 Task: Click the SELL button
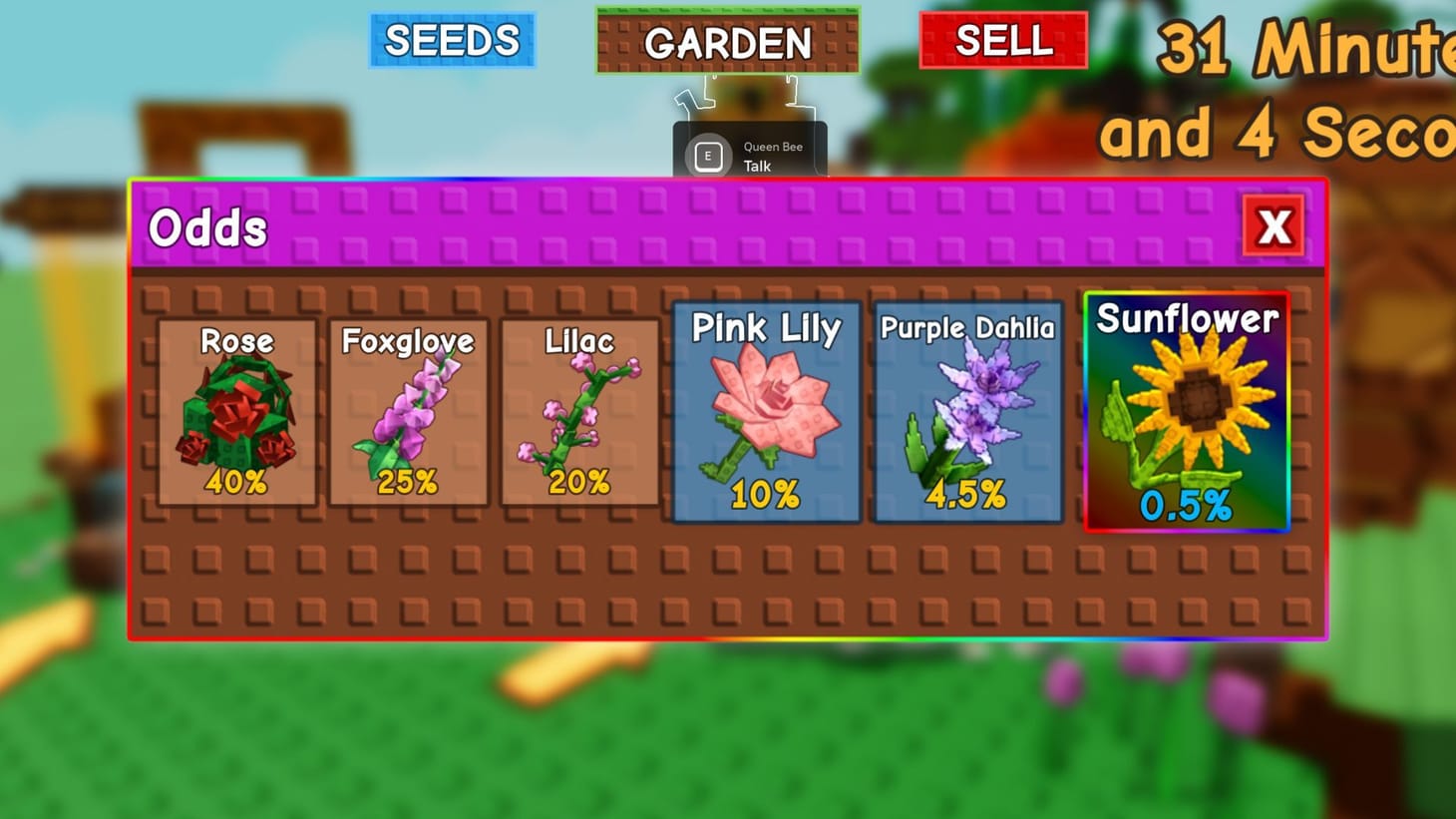pos(1003,41)
